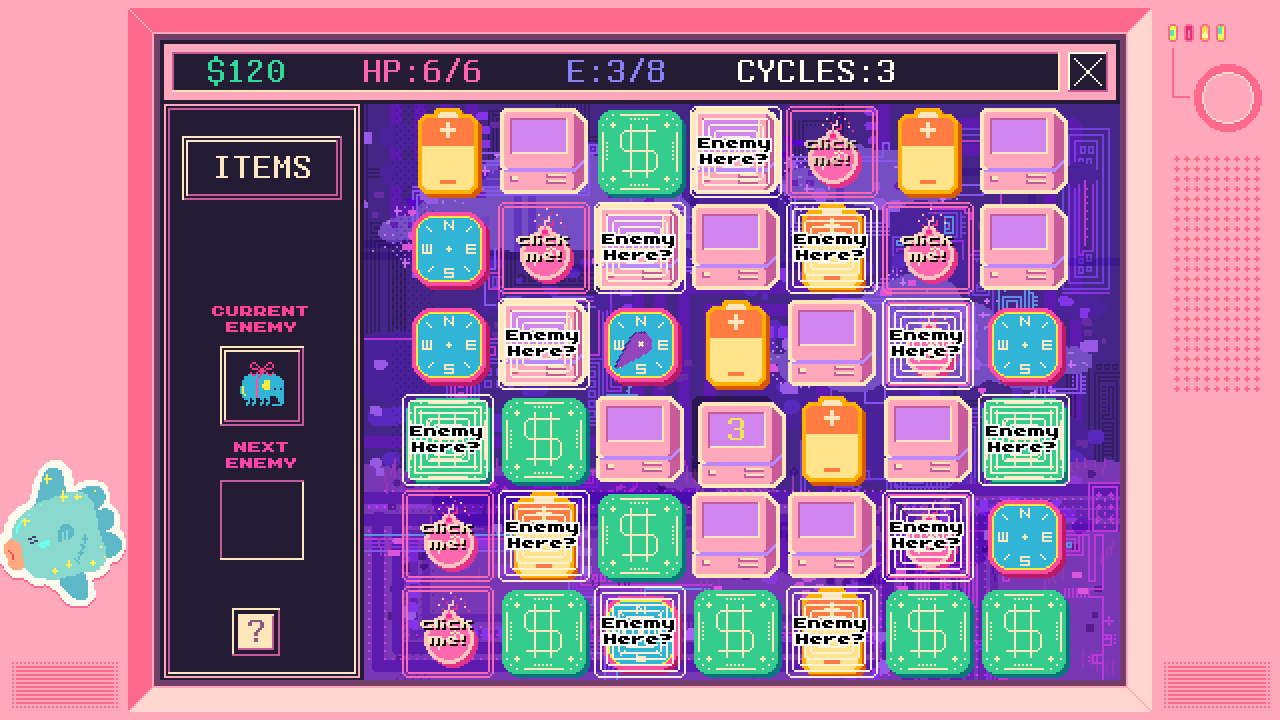1280x720 pixels.
Task: Click the CYCLES:3 counter in the header bar
Action: [x=816, y=72]
